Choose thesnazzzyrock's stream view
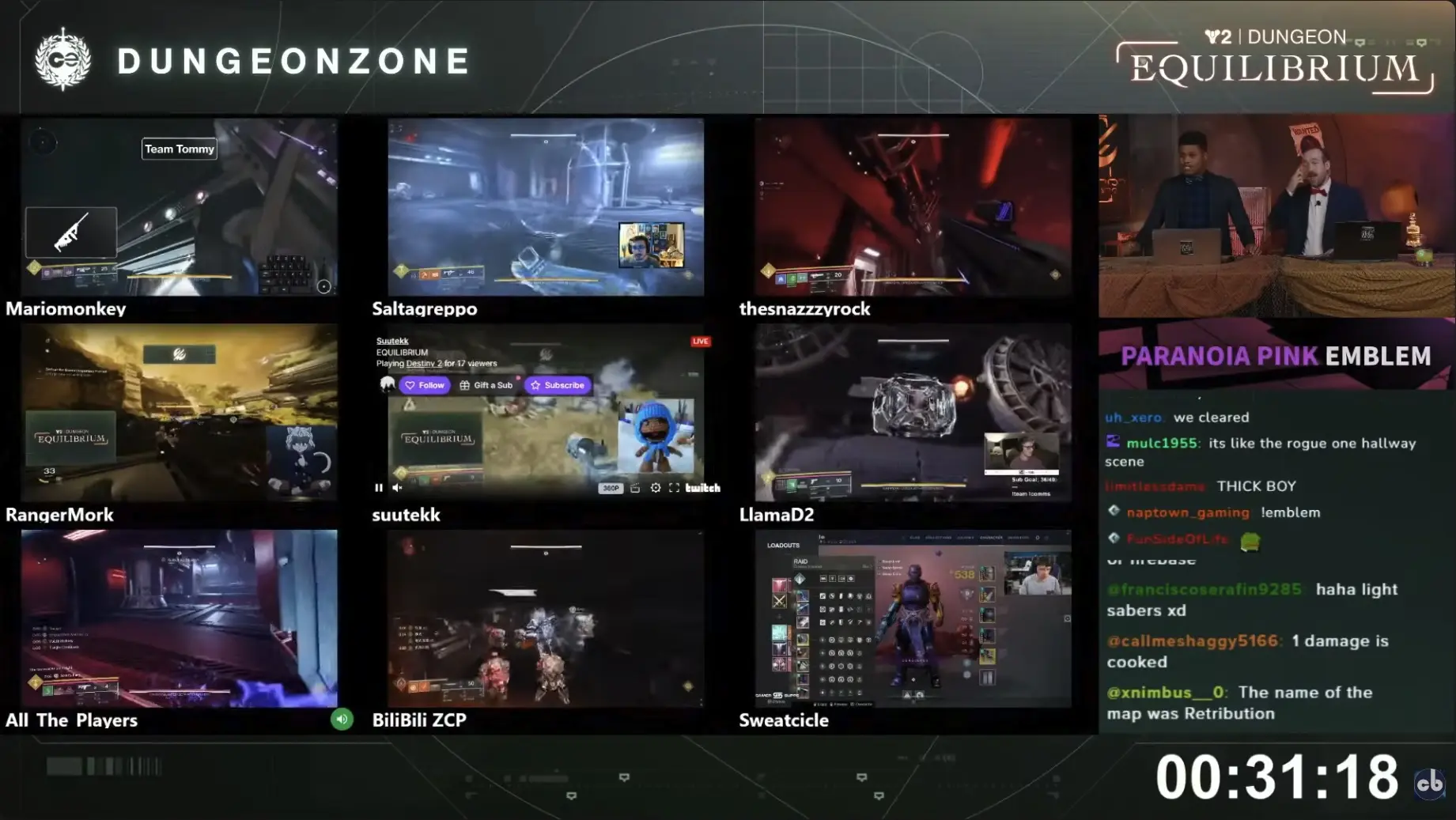Screen dimensions: 1456x820 (913, 207)
